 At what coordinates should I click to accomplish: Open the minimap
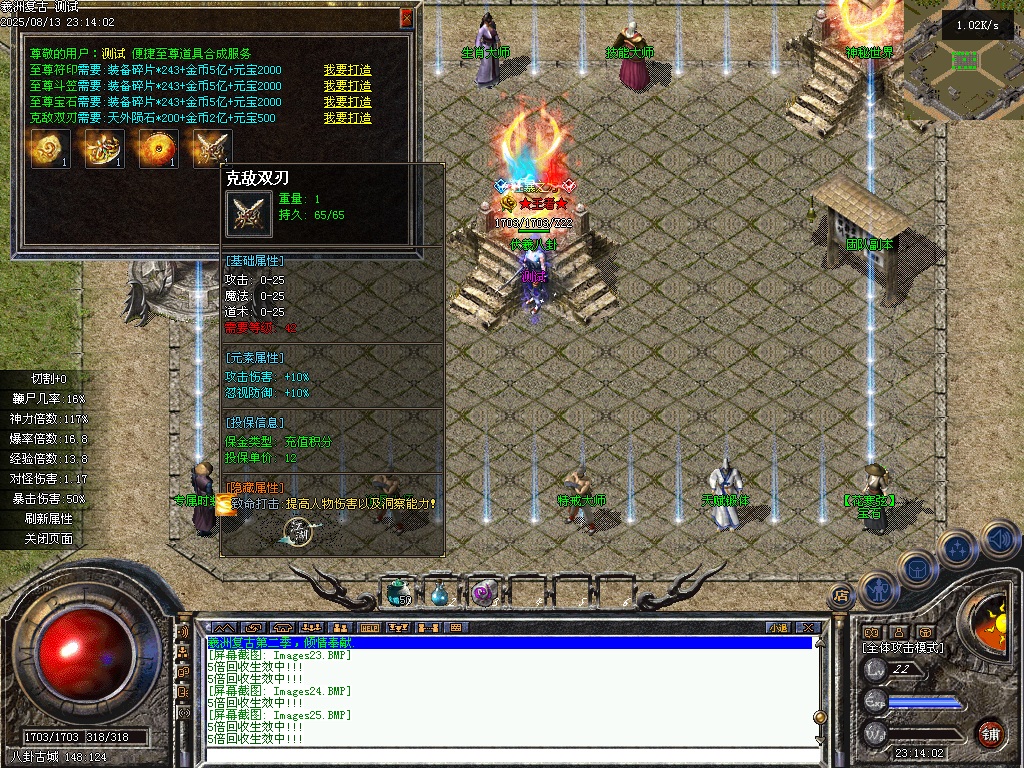[963, 60]
